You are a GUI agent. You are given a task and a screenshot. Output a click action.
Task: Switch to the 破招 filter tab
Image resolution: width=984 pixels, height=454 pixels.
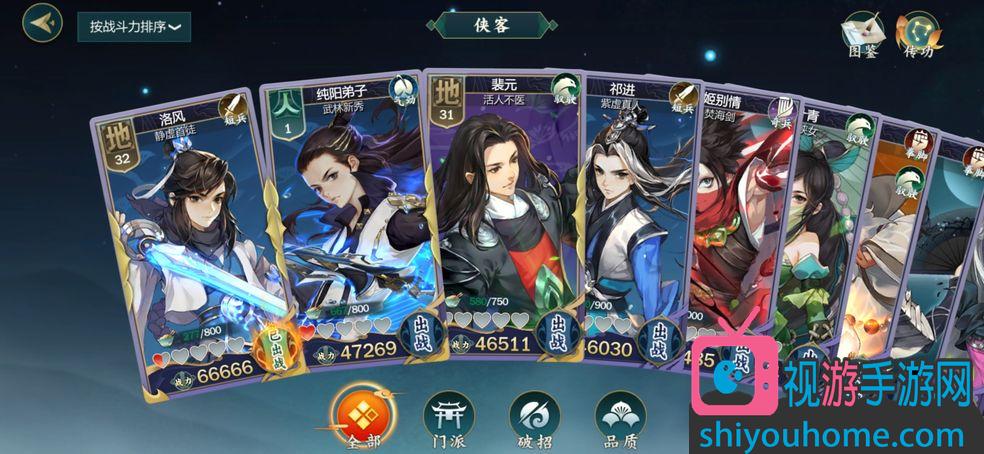point(533,415)
